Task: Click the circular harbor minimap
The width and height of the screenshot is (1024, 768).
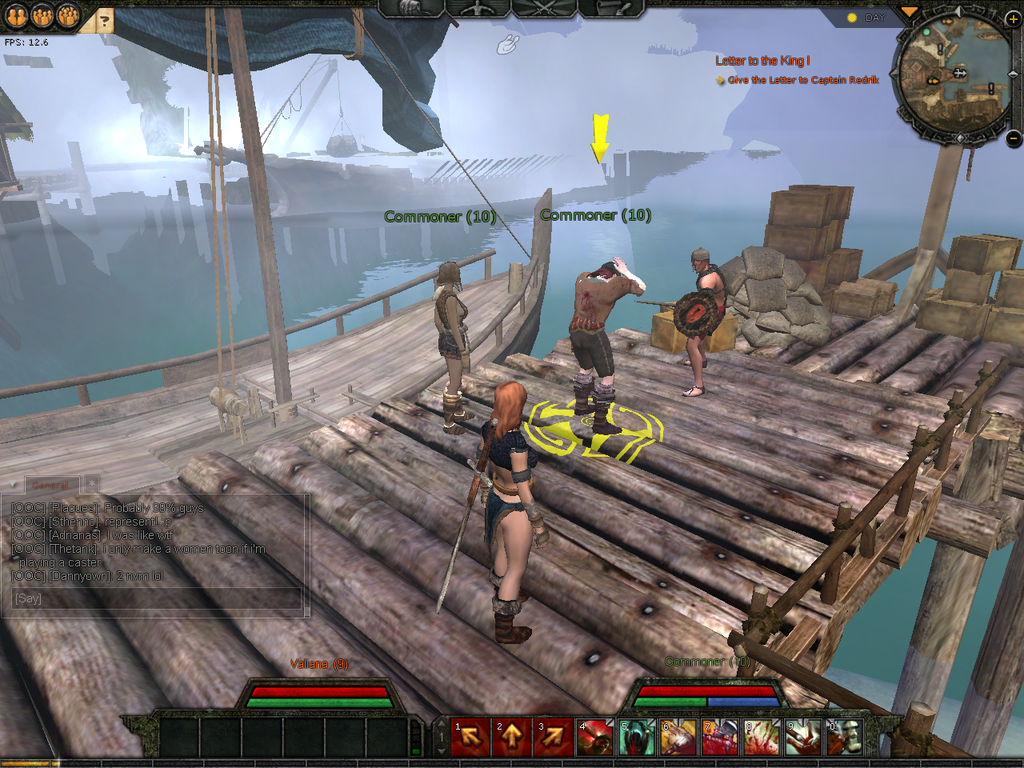Action: (953, 76)
